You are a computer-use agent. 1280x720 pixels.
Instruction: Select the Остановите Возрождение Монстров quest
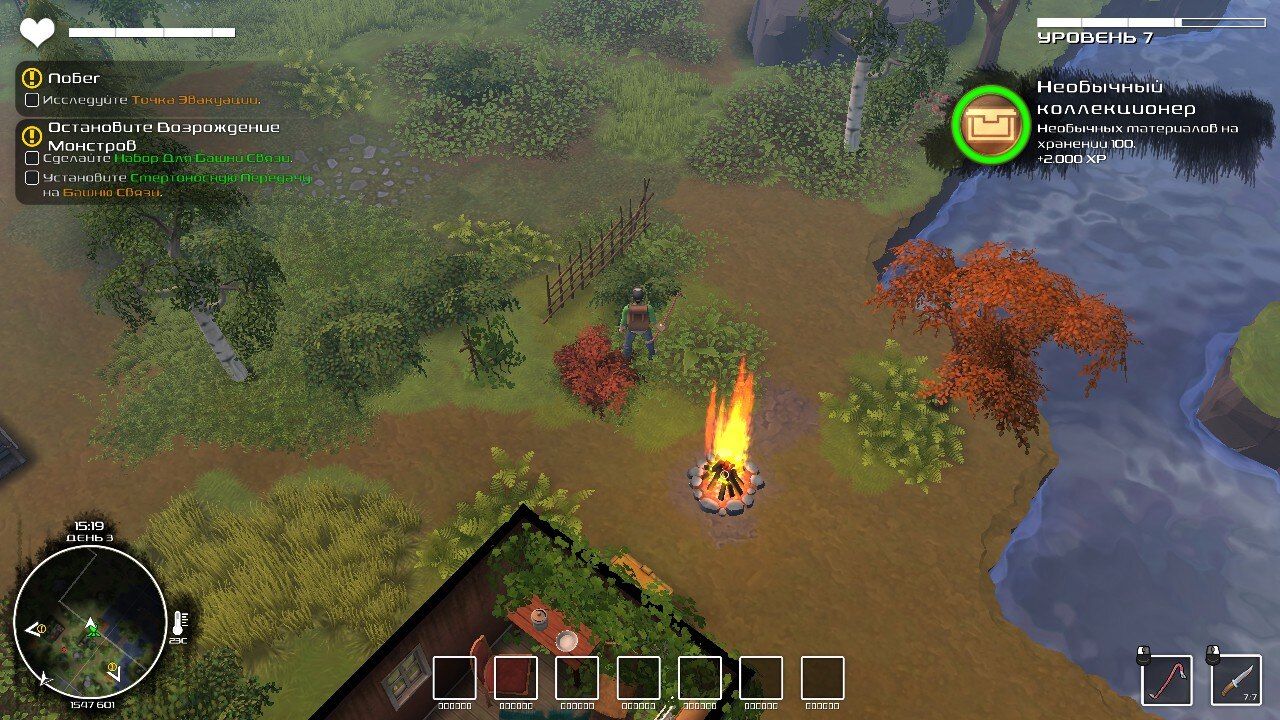pyautogui.click(x=163, y=136)
